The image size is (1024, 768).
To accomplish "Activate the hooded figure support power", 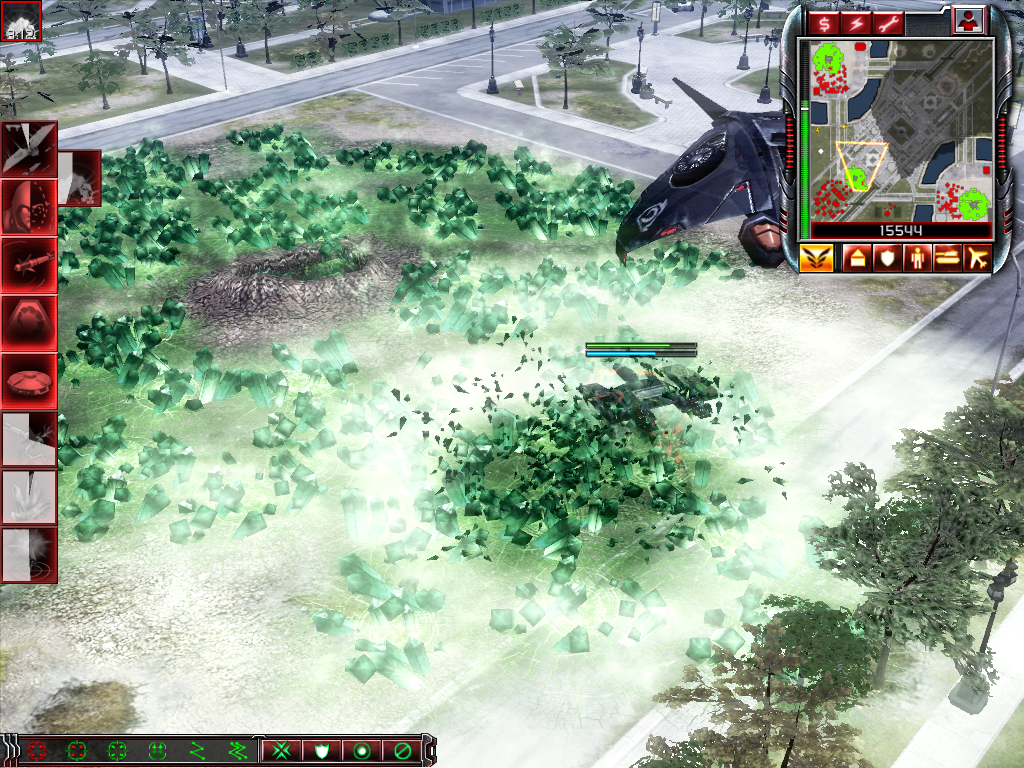I will 28,206.
